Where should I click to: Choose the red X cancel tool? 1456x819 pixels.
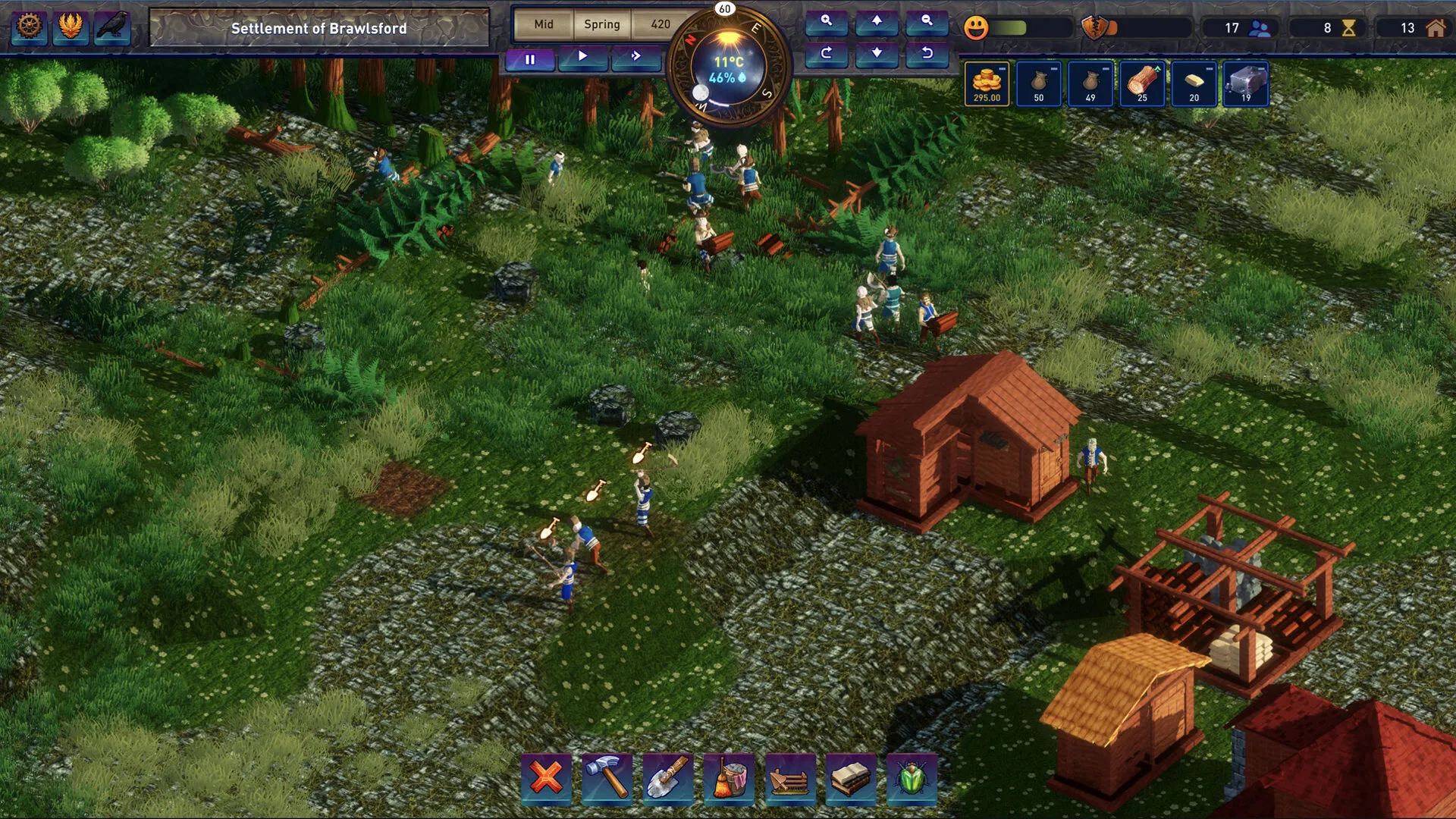(546, 777)
